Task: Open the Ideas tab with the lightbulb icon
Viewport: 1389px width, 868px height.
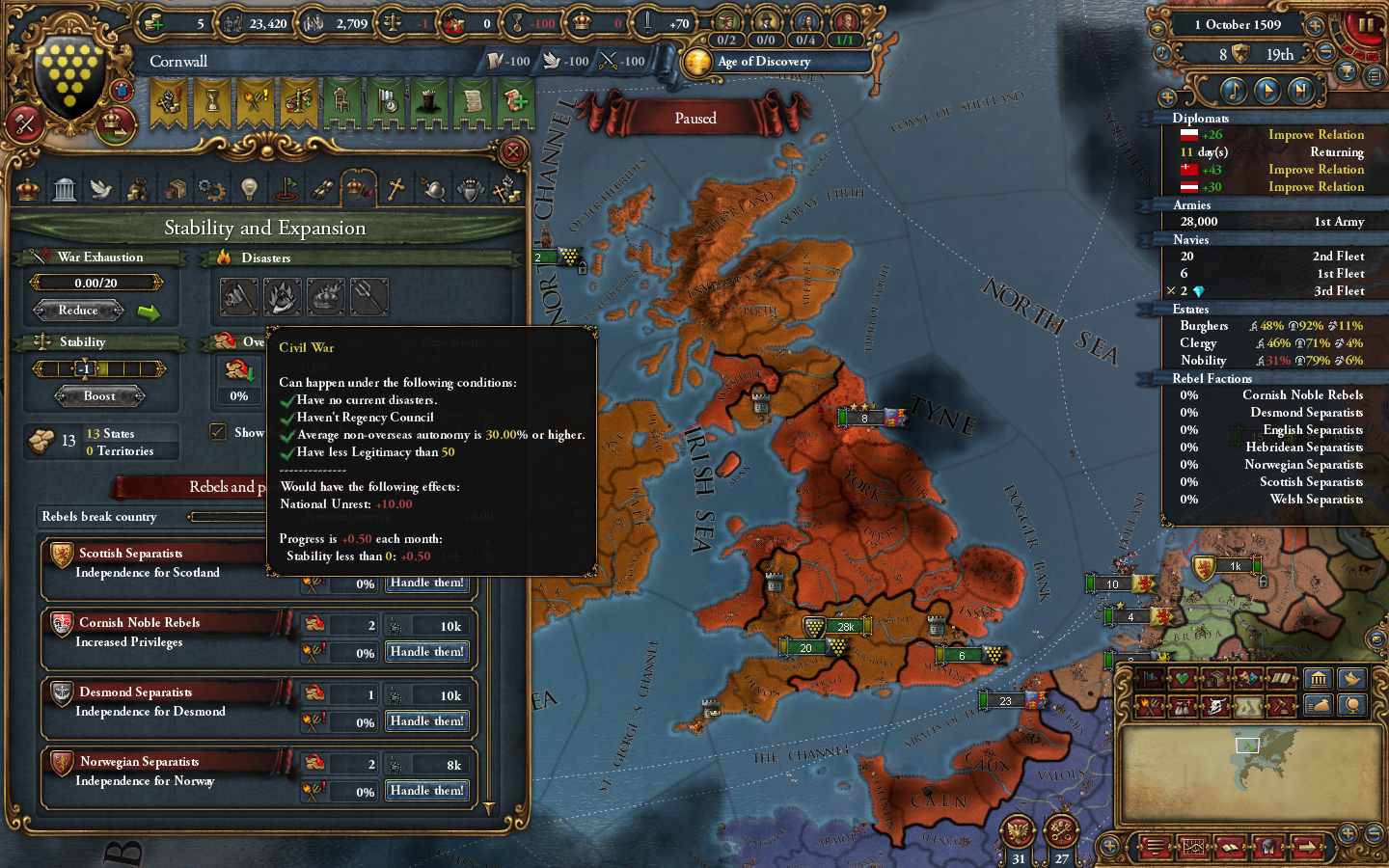Action: [250, 188]
